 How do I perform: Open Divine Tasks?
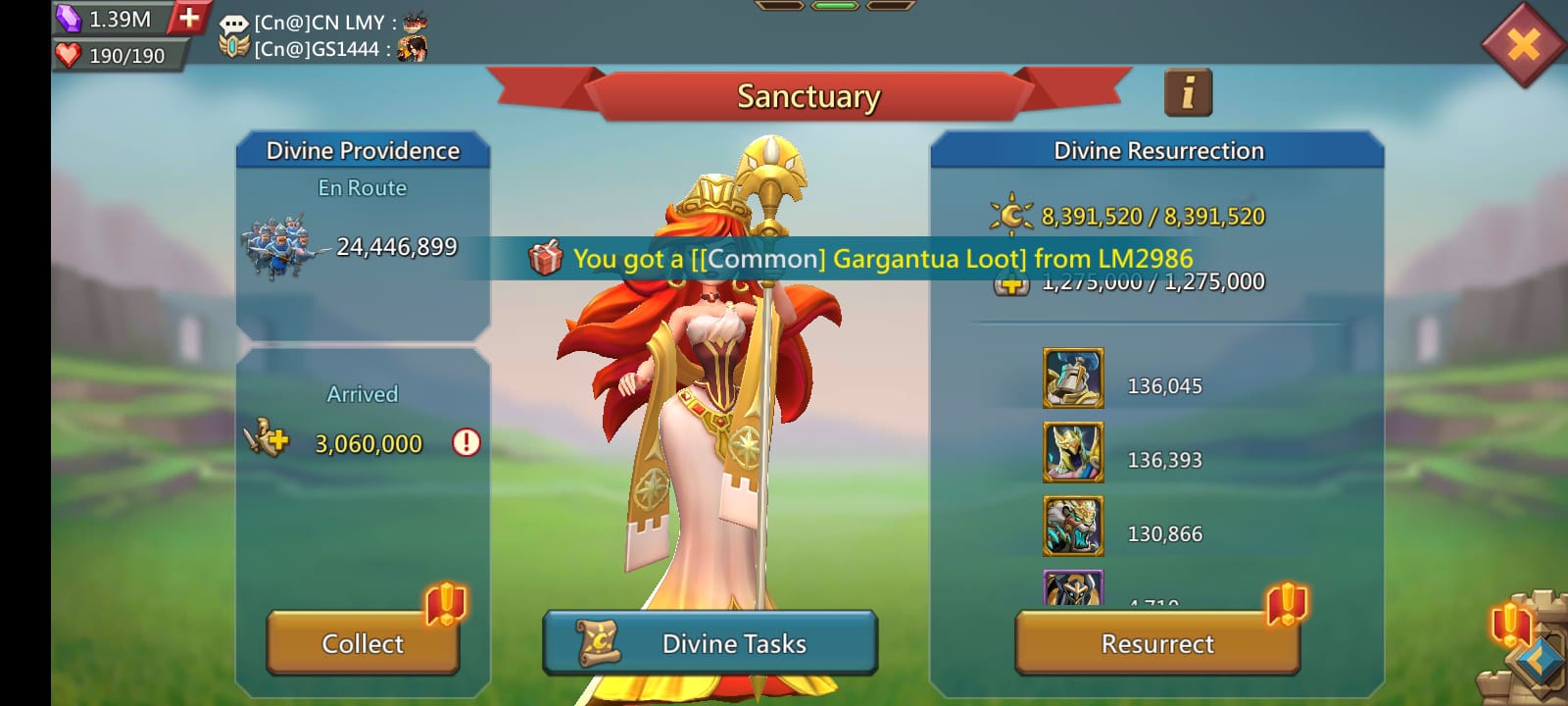[x=709, y=644]
